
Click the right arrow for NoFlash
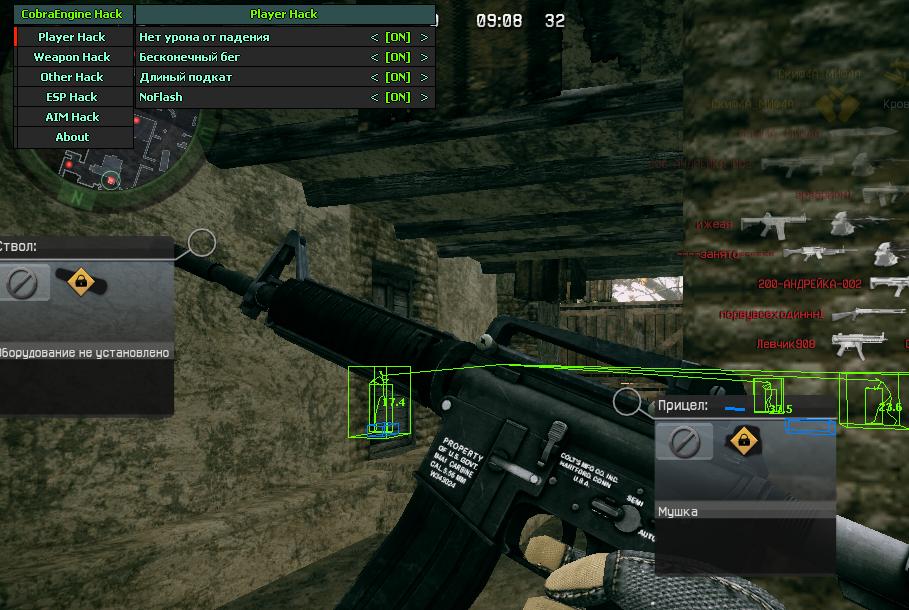tap(424, 97)
